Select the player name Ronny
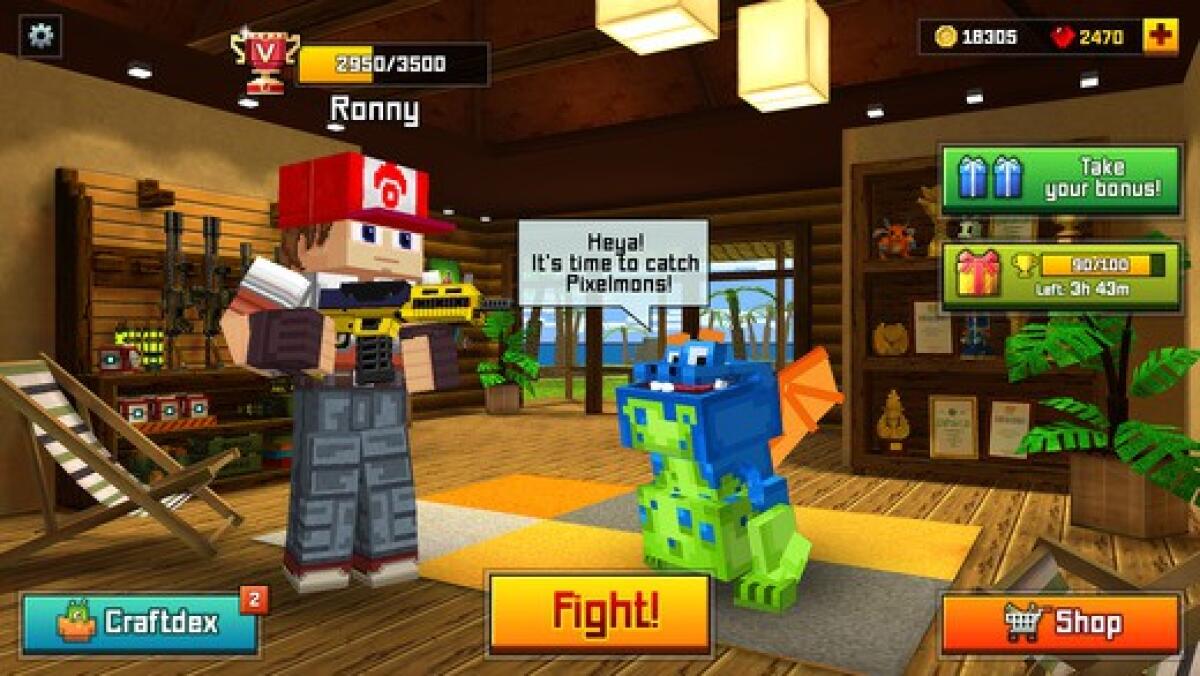 click(x=374, y=110)
